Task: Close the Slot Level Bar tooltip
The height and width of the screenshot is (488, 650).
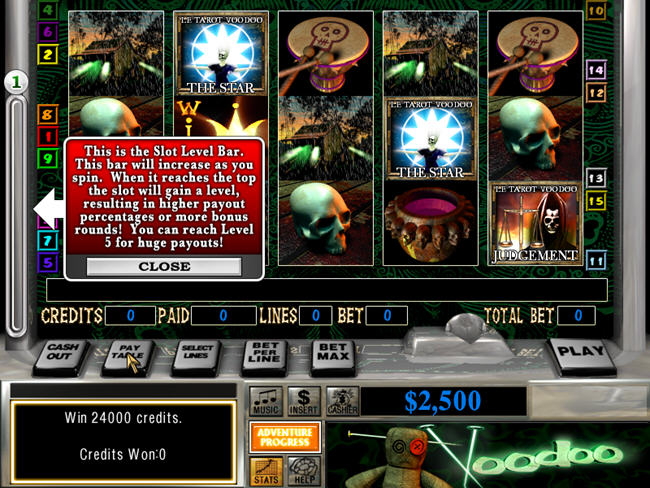Action: pos(164,267)
